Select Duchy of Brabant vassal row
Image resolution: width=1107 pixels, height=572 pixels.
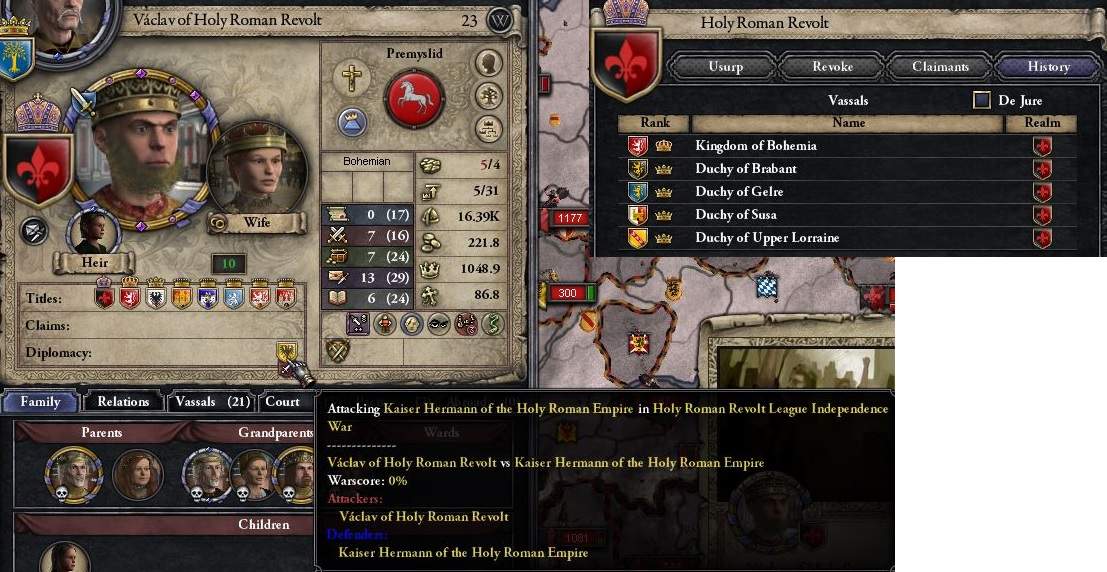click(x=746, y=169)
